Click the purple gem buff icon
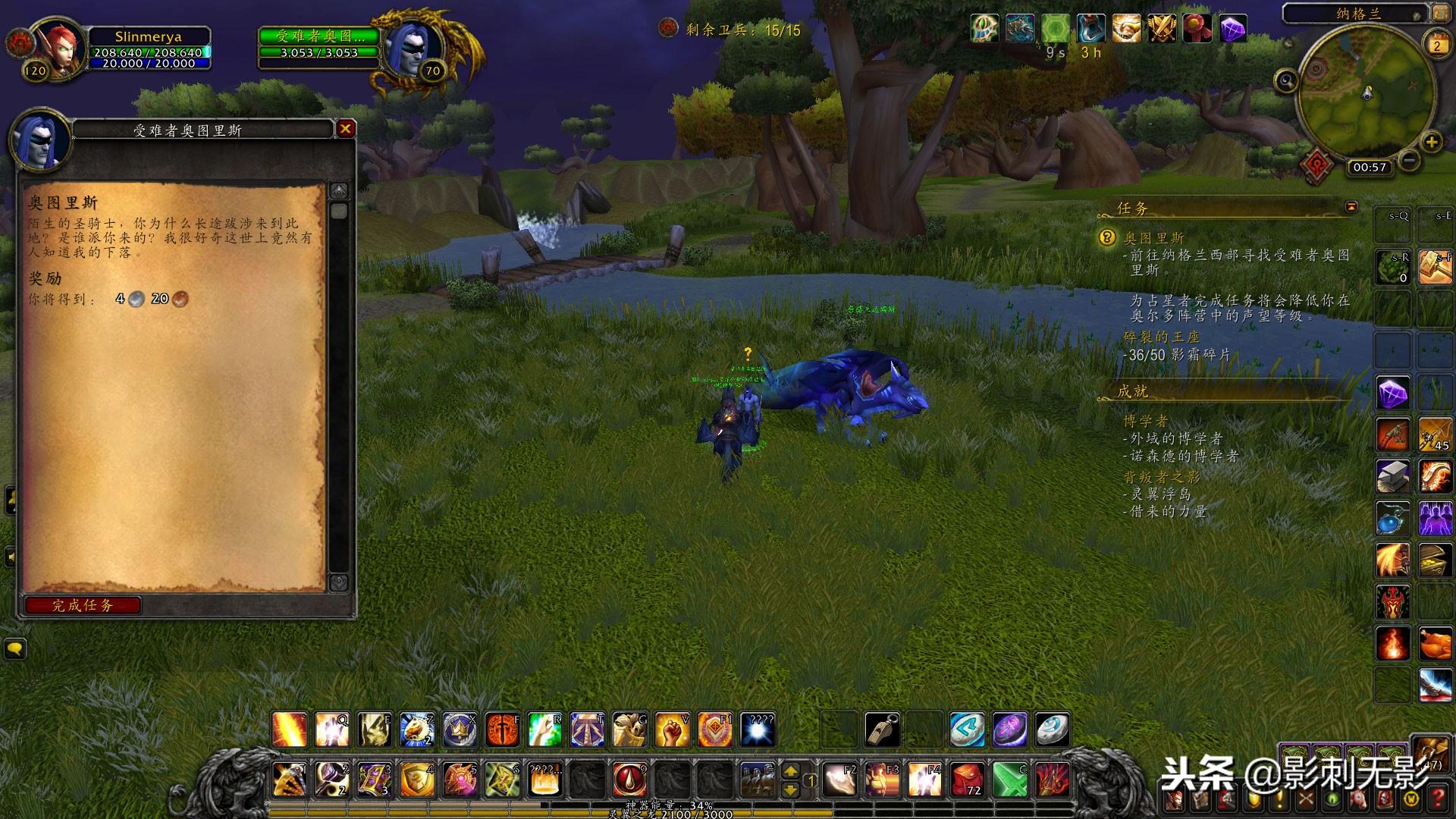1456x819 pixels. [x=1234, y=29]
